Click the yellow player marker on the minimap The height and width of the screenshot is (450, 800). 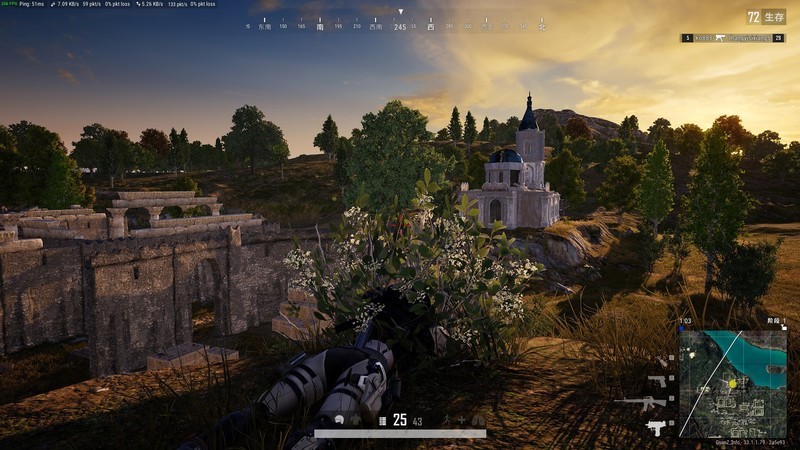tap(731, 383)
